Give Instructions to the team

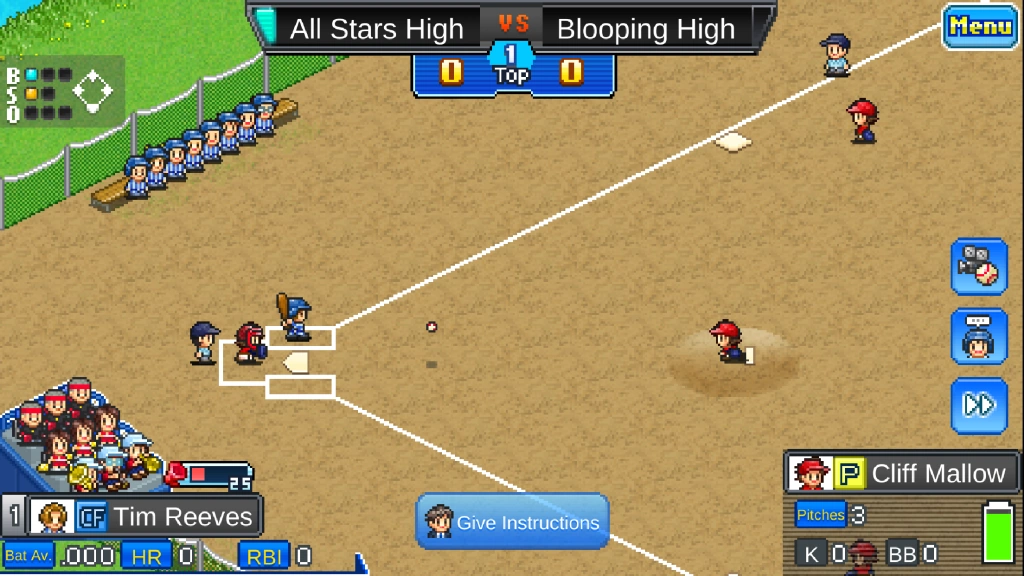[512, 522]
